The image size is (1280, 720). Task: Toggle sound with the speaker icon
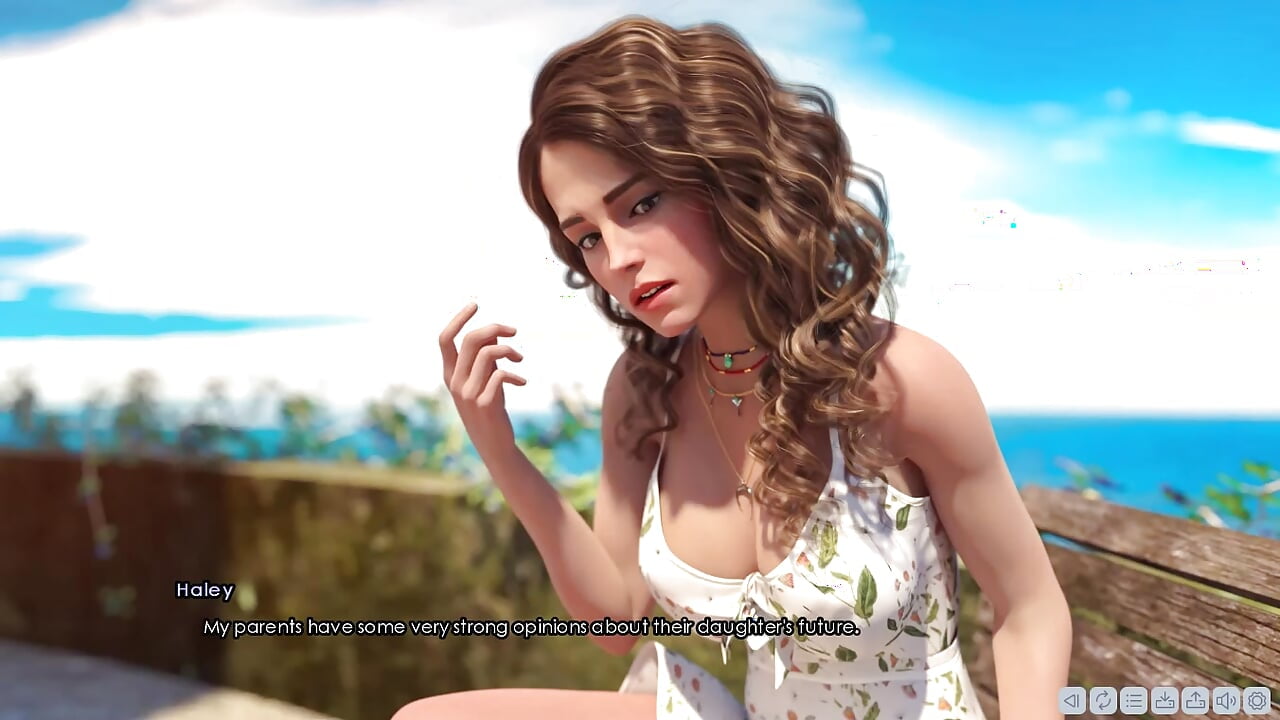click(1226, 700)
